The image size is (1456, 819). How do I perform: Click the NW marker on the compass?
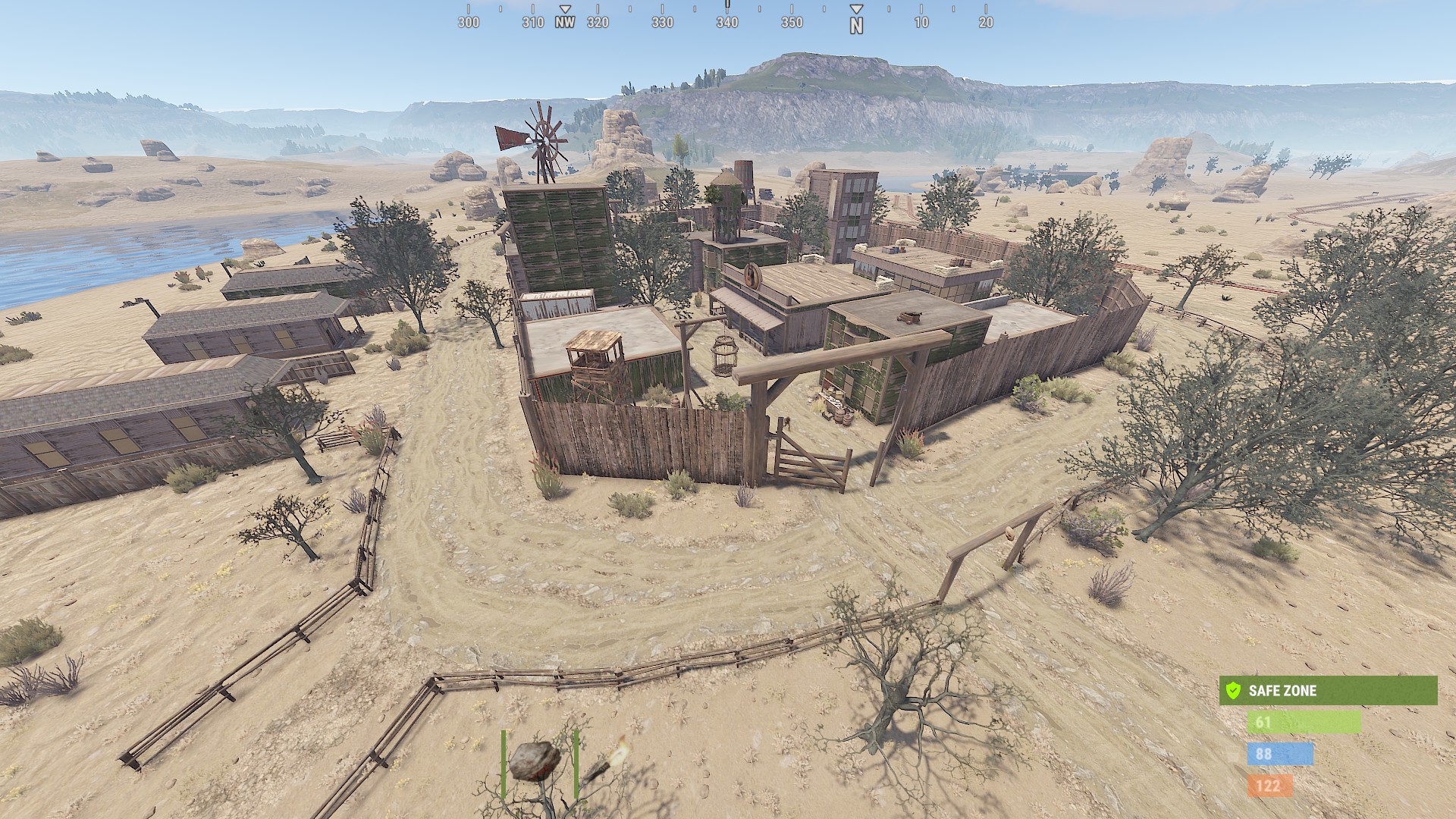[x=565, y=23]
